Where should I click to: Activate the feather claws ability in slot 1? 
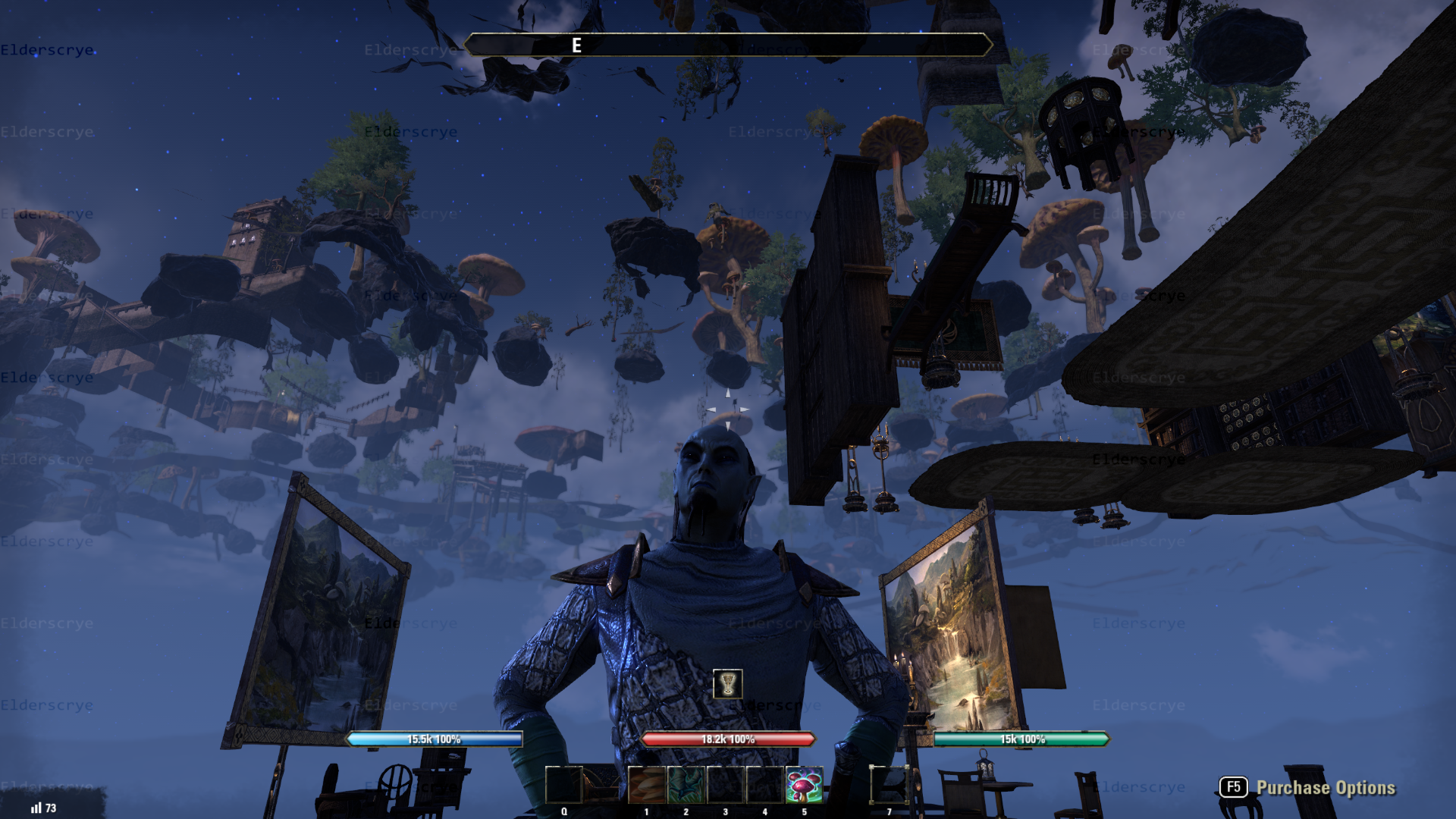[647, 785]
